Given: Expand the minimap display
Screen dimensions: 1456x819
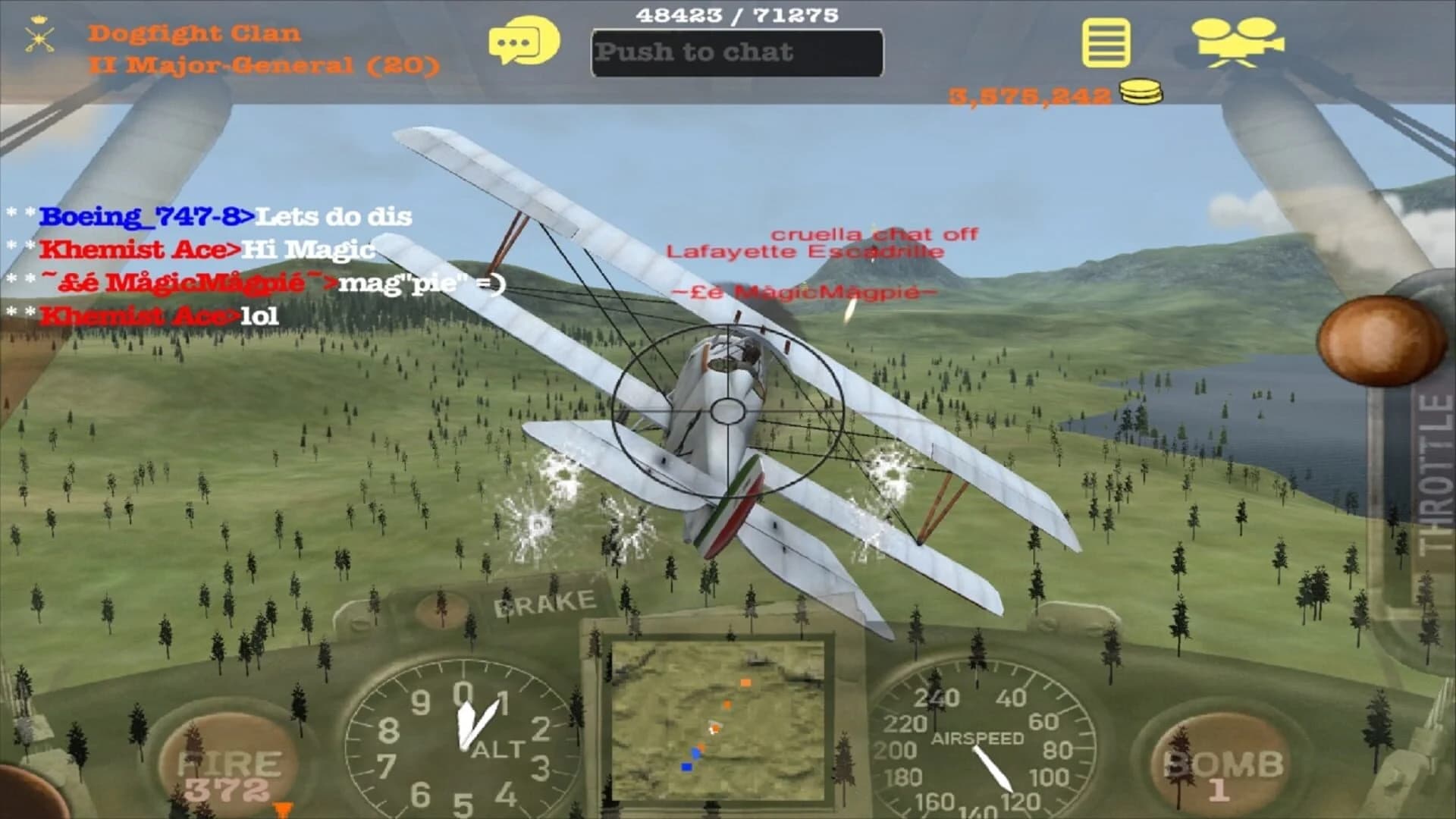Looking at the screenshot, I should [720, 720].
